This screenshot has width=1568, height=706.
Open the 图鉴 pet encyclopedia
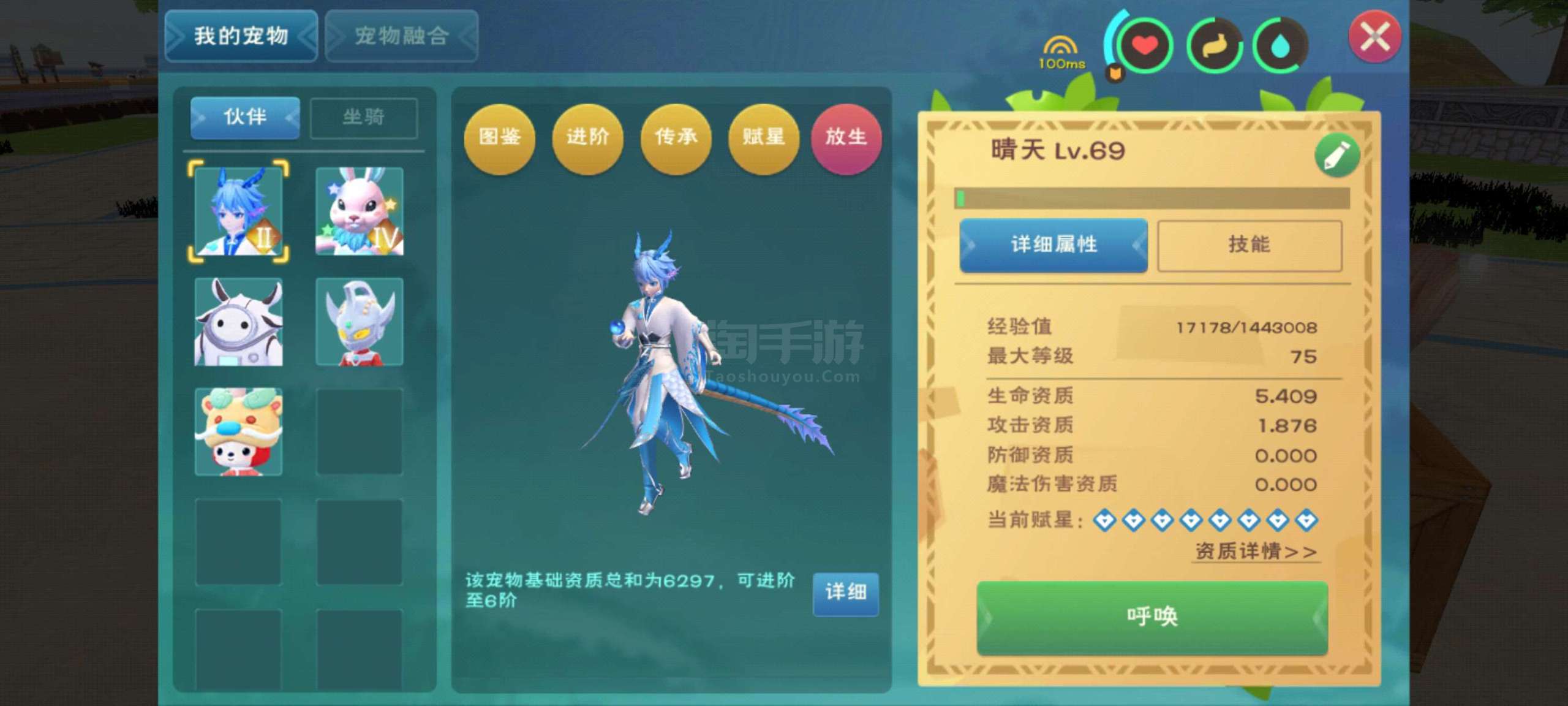499,140
